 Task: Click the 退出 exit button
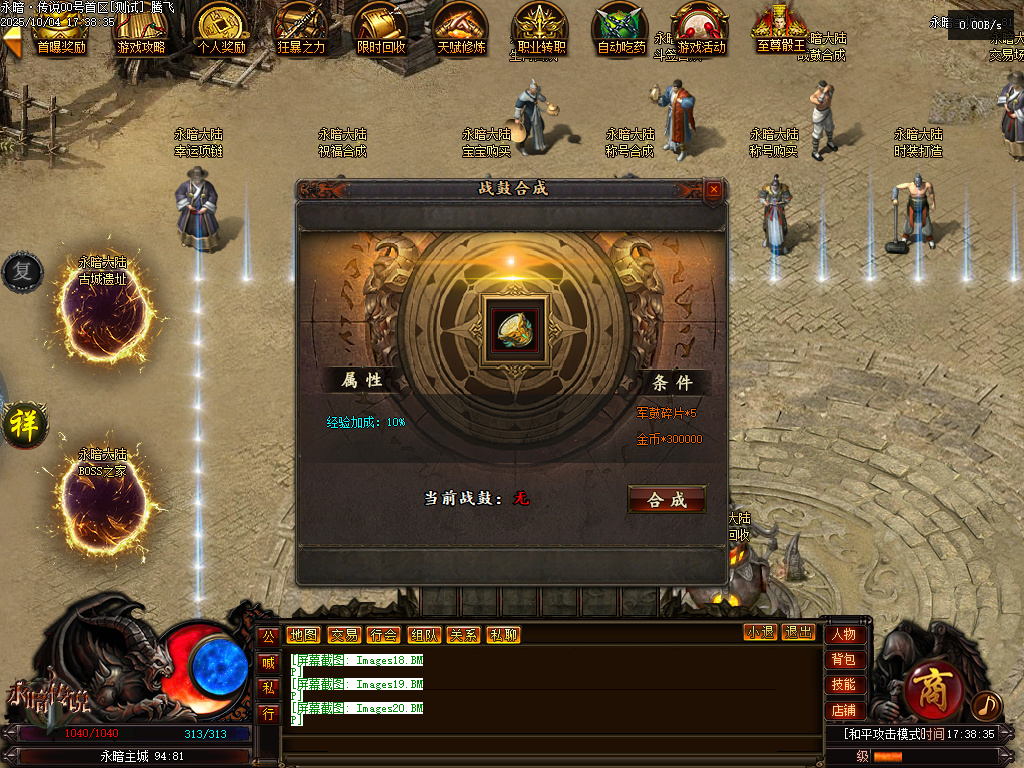click(798, 632)
